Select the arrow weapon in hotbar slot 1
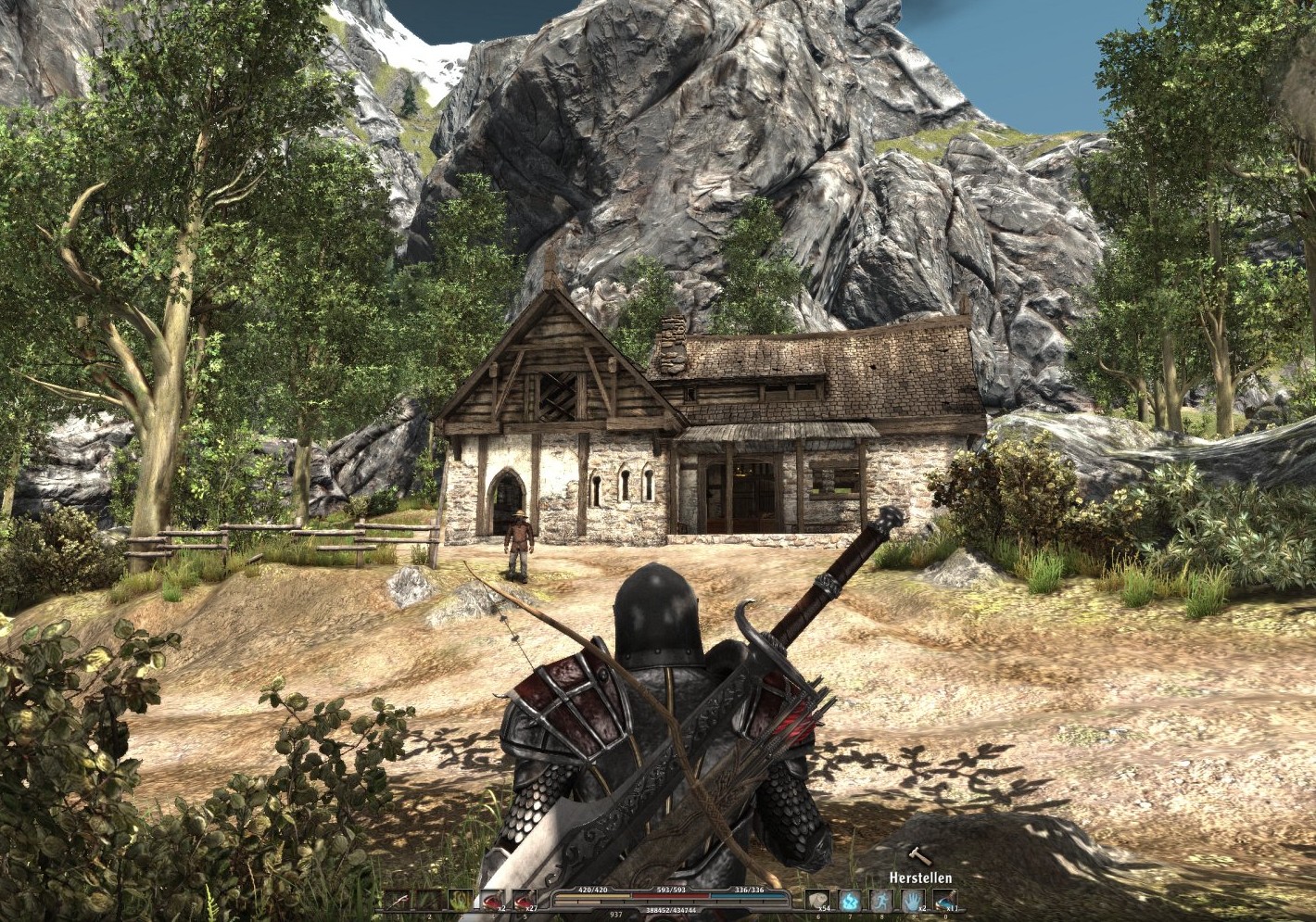 click(397, 899)
